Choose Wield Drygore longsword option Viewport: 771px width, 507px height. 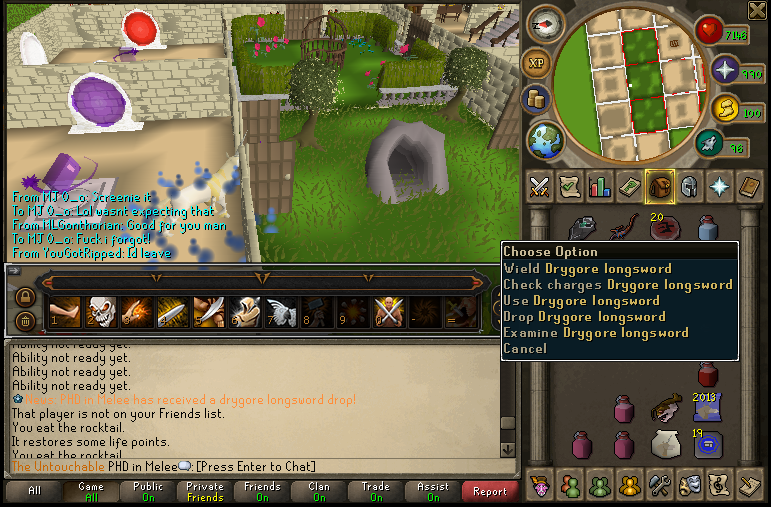click(587, 268)
